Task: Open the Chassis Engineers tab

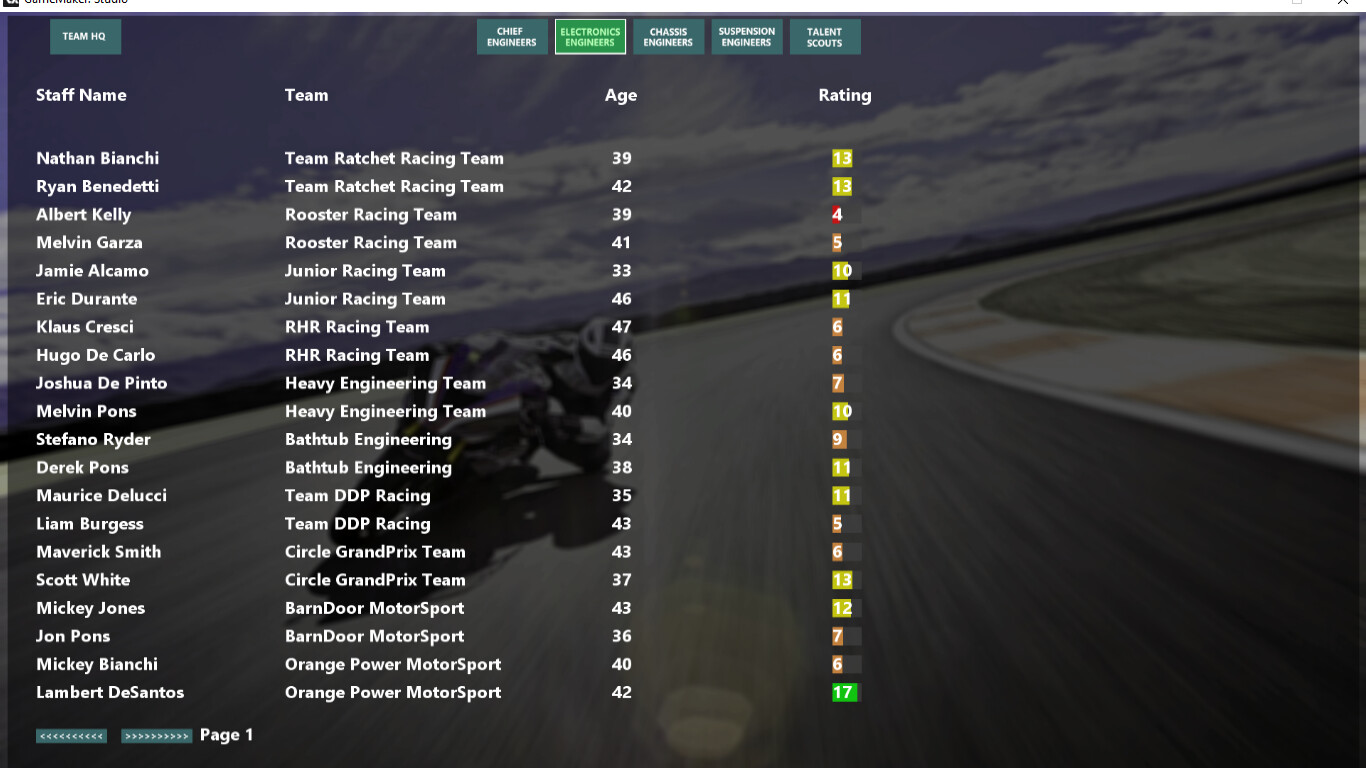Action: (x=668, y=36)
